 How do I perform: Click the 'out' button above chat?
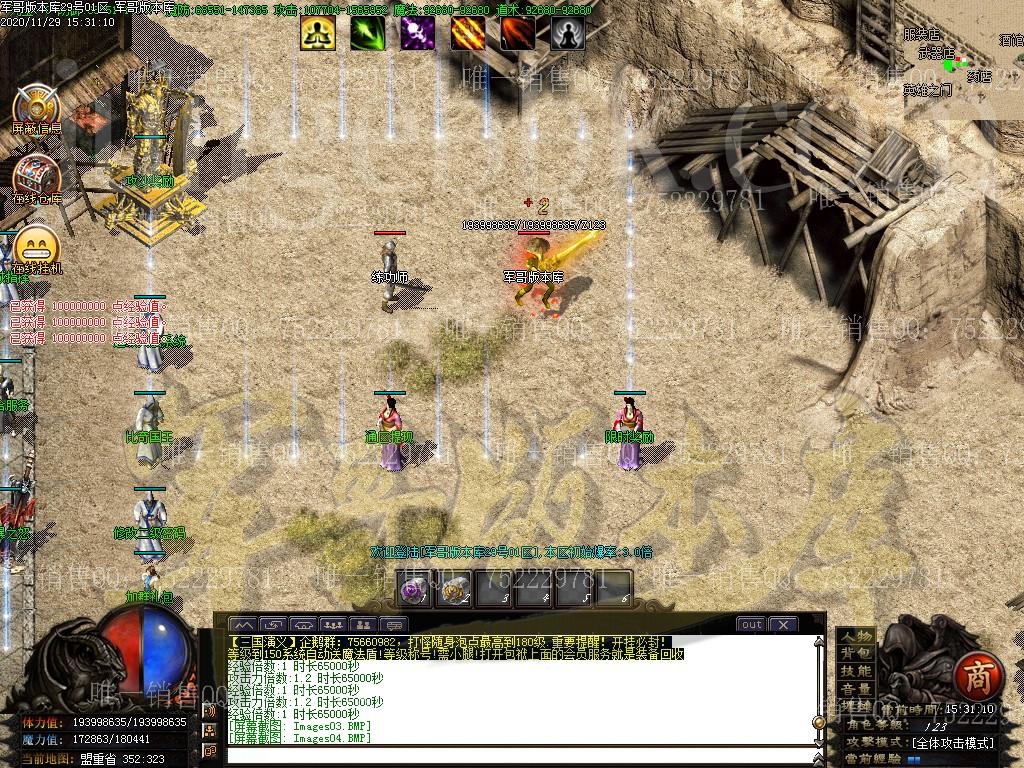pyautogui.click(x=751, y=625)
